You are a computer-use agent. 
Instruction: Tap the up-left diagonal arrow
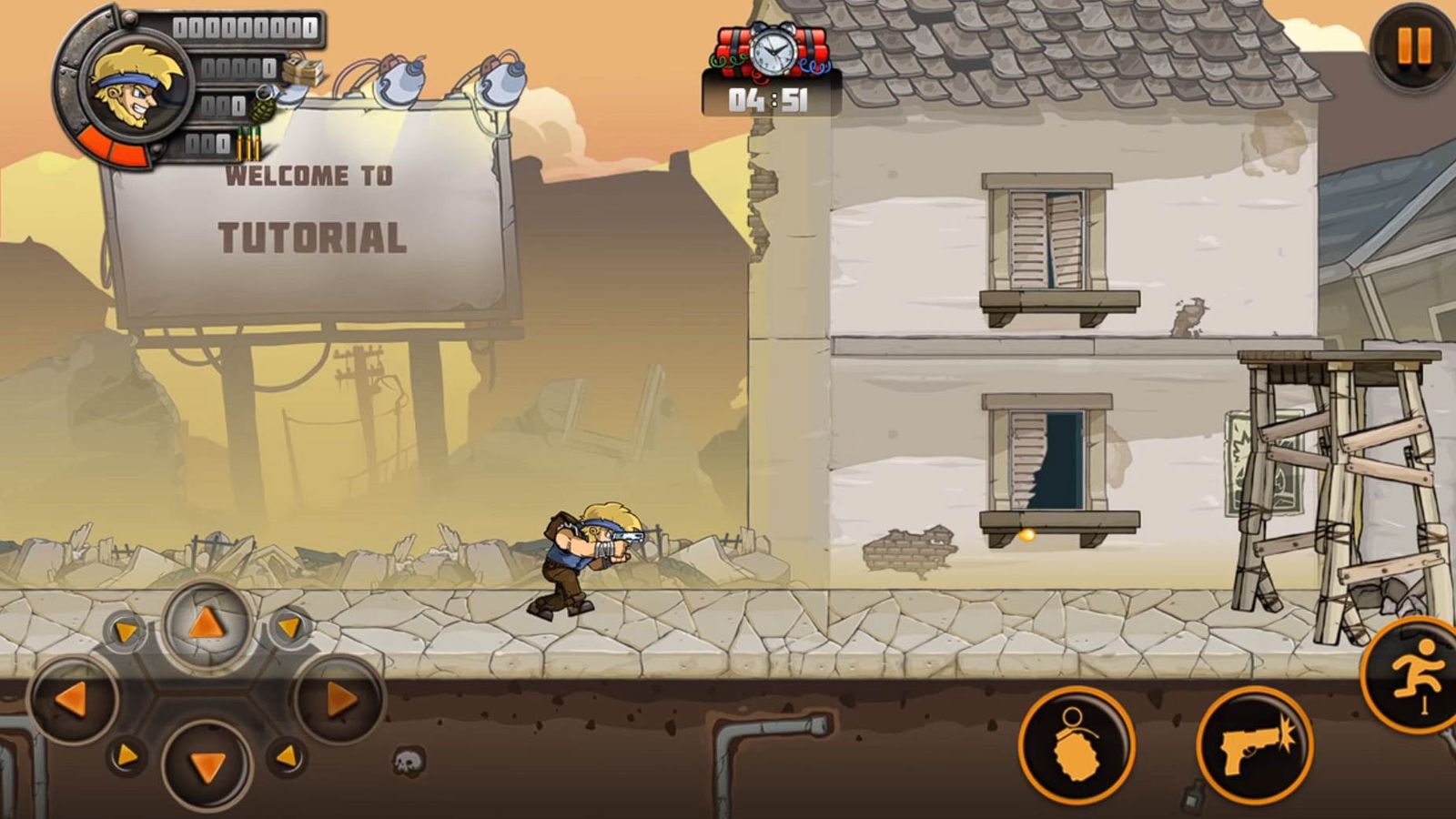(x=126, y=630)
